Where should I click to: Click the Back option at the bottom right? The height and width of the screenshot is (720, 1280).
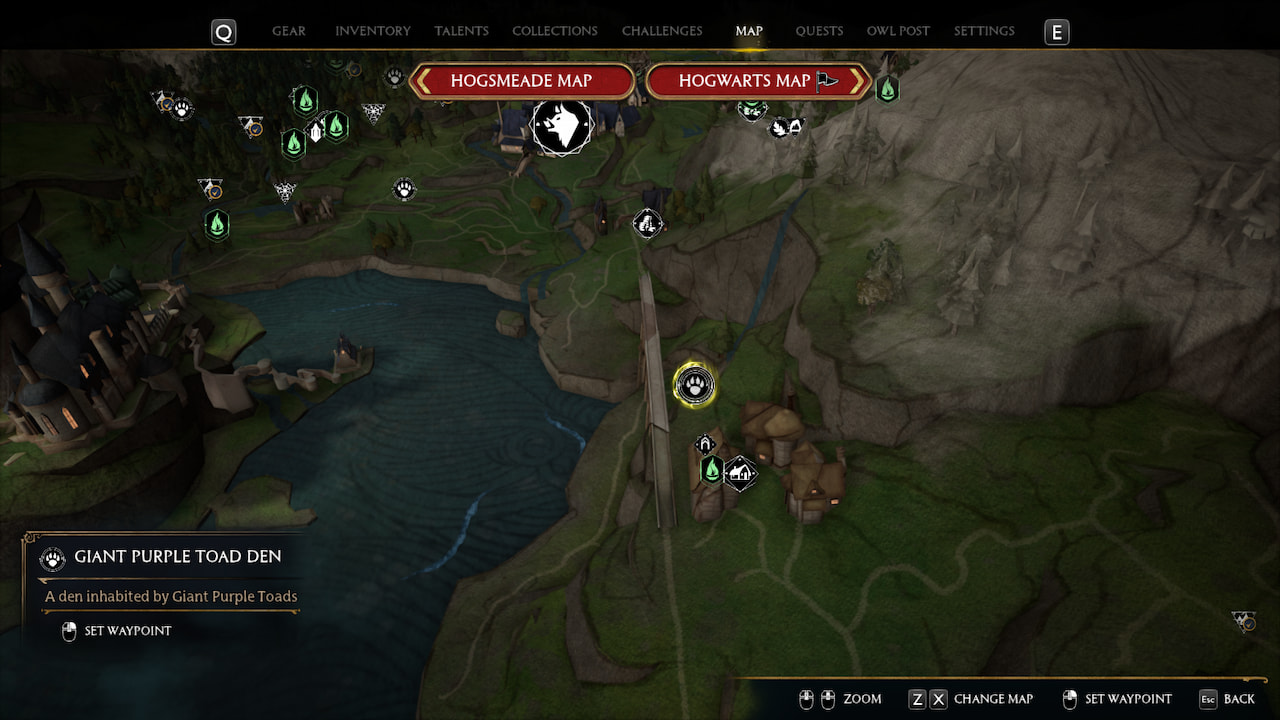pyautogui.click(x=1237, y=699)
